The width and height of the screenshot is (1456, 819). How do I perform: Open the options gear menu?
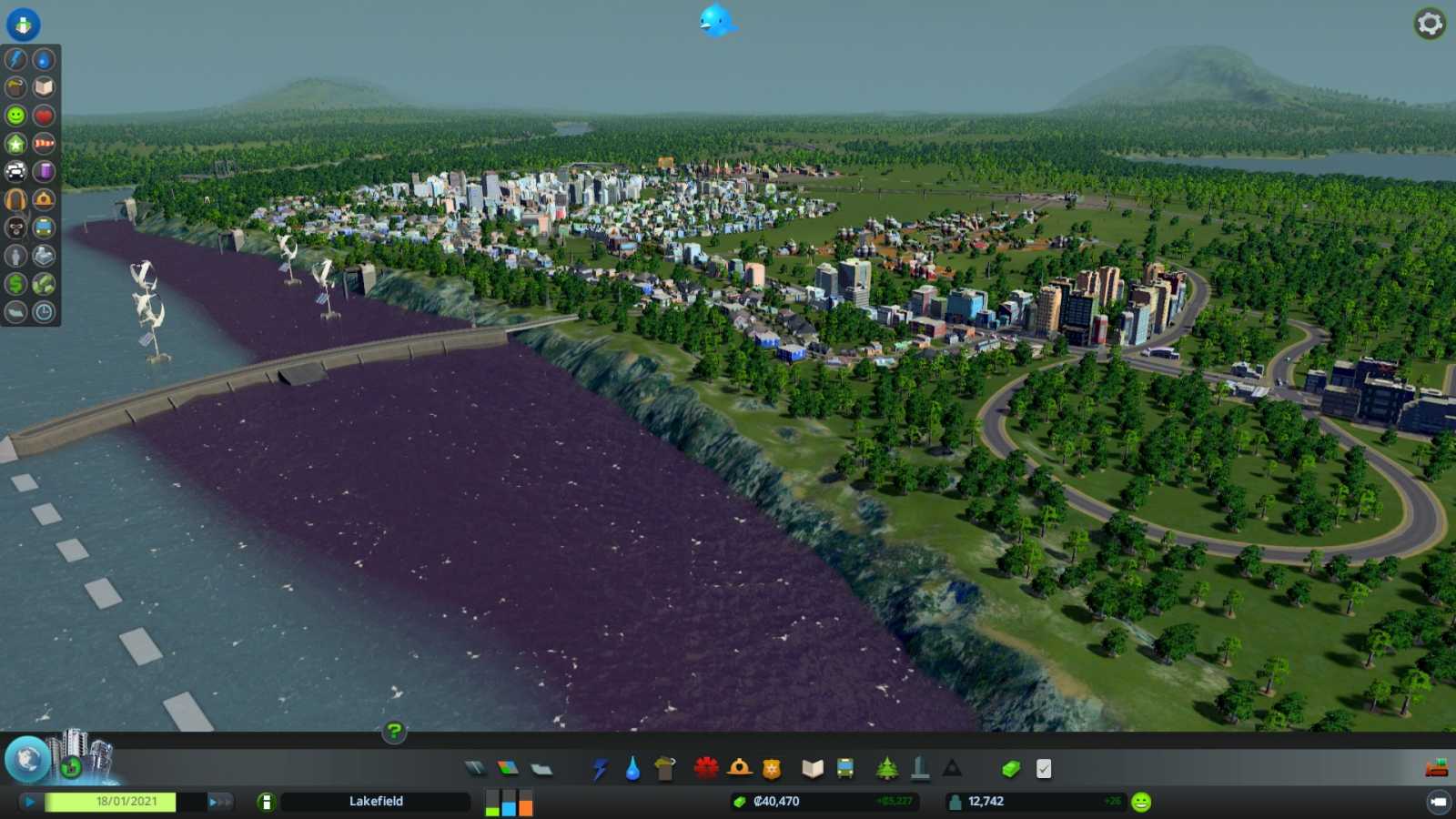point(1429,25)
